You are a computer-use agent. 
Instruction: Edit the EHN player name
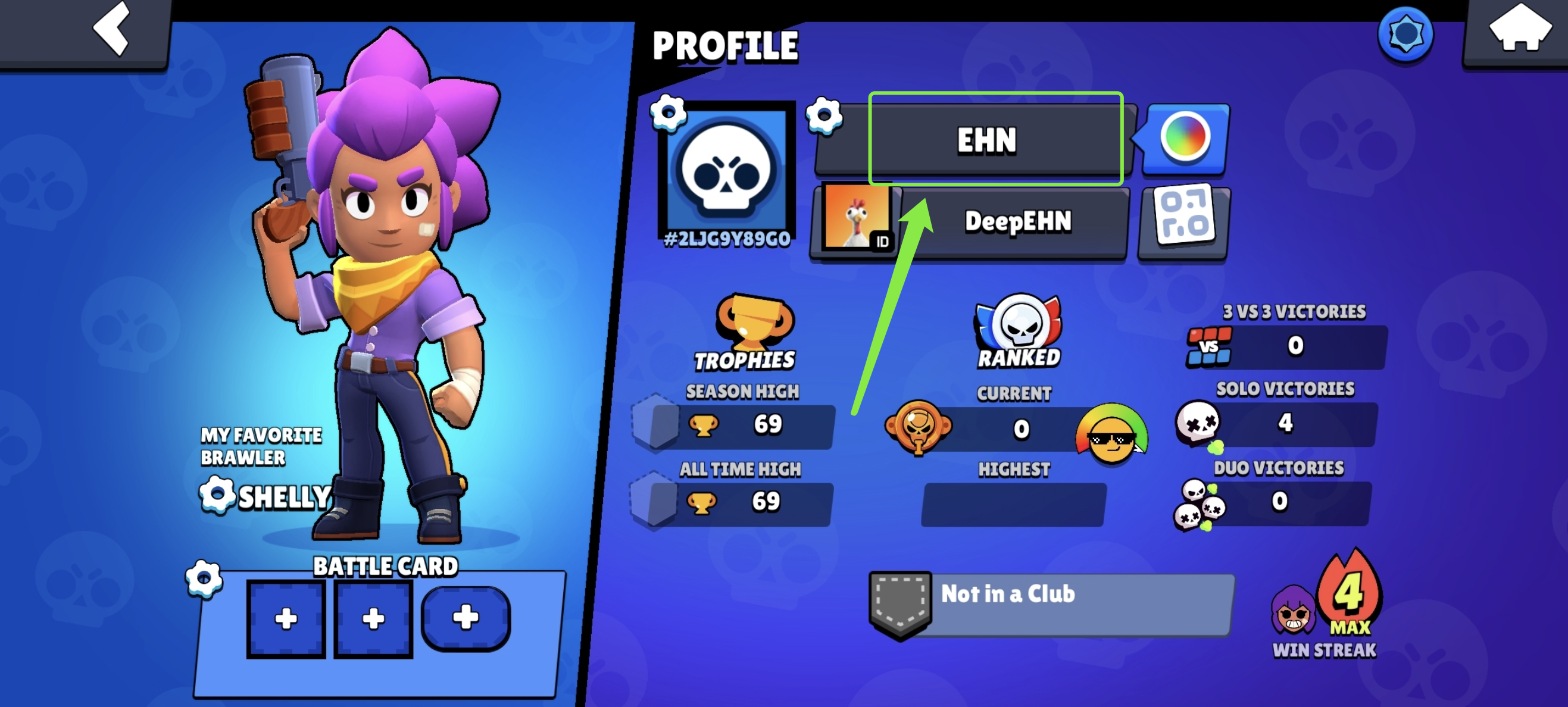click(x=986, y=140)
